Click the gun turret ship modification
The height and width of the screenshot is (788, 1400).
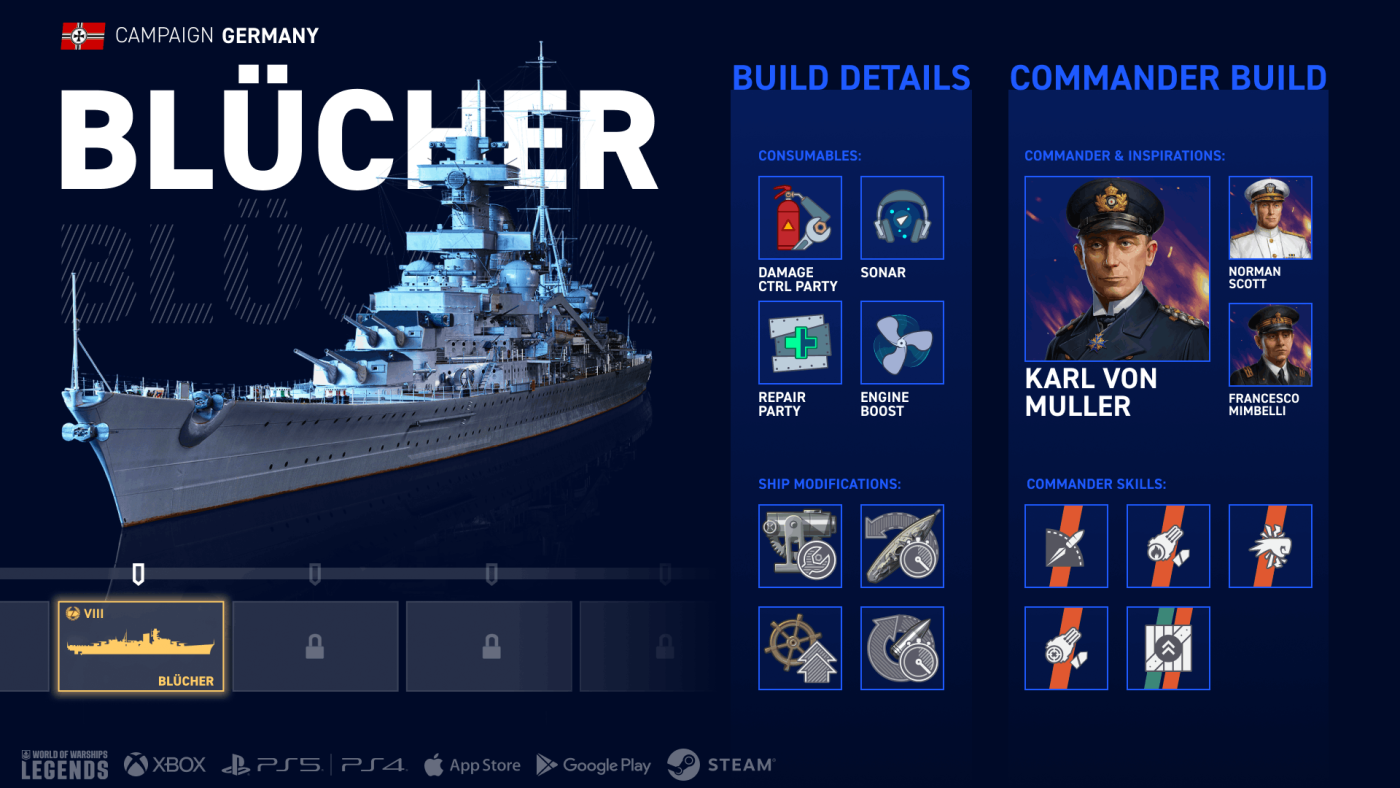click(800, 546)
